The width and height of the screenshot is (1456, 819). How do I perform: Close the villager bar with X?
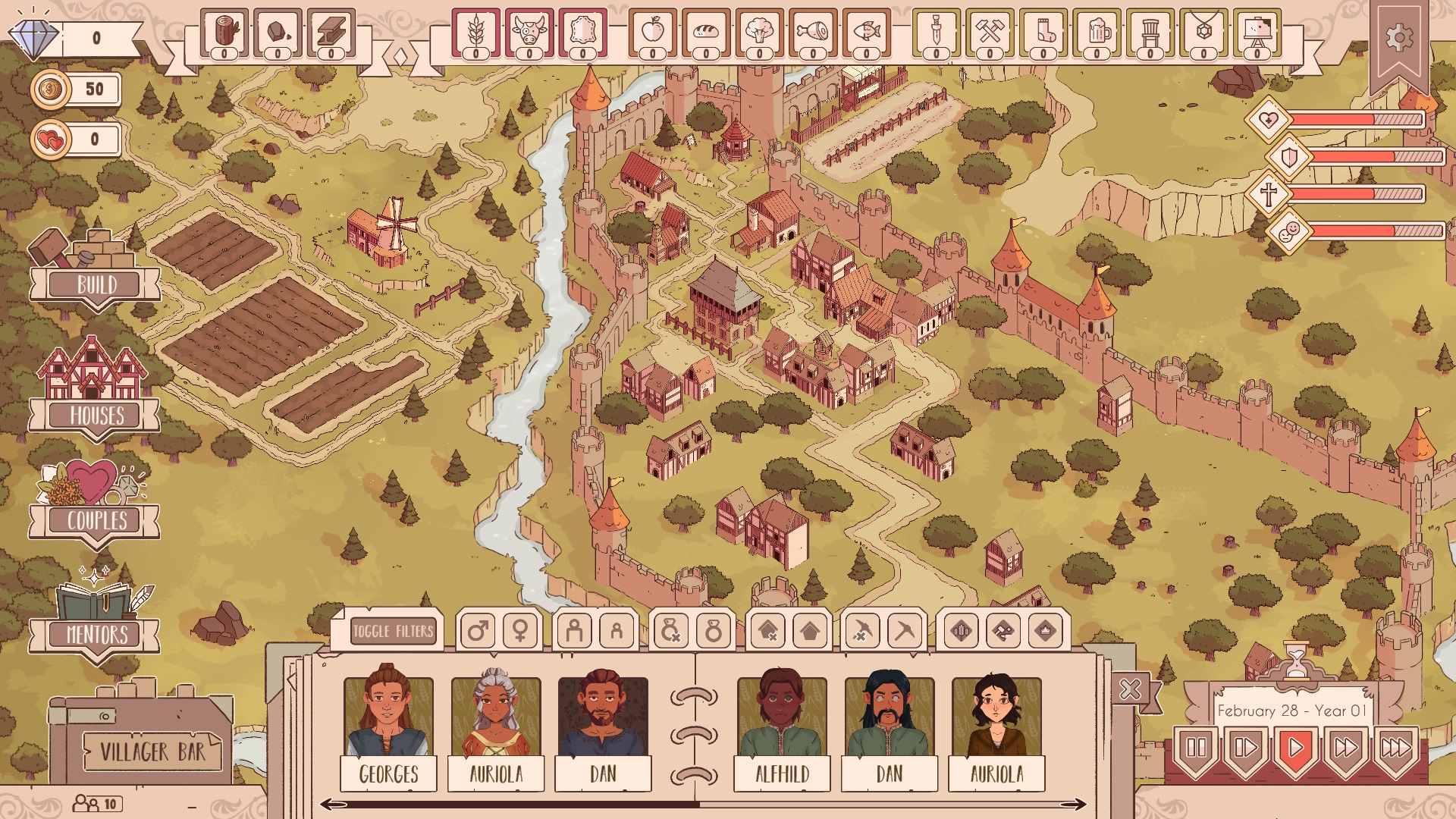pyautogui.click(x=1130, y=689)
